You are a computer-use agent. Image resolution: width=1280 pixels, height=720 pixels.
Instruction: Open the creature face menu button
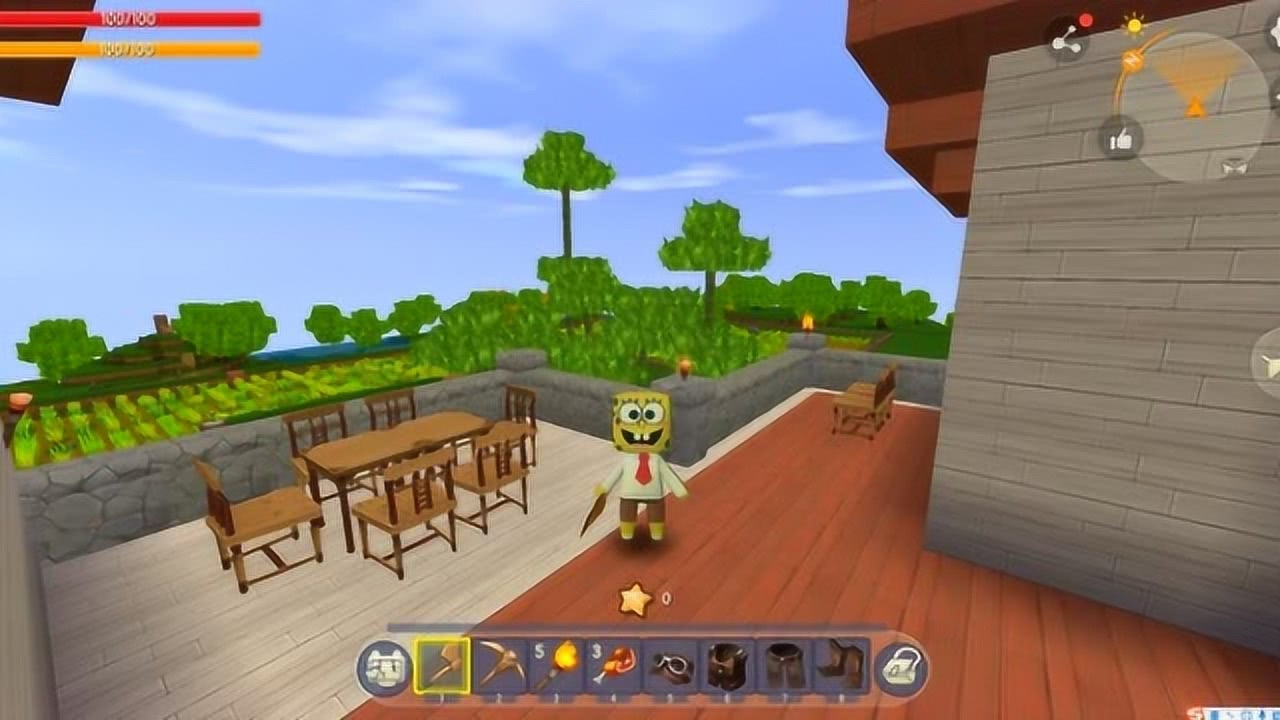click(x=385, y=667)
